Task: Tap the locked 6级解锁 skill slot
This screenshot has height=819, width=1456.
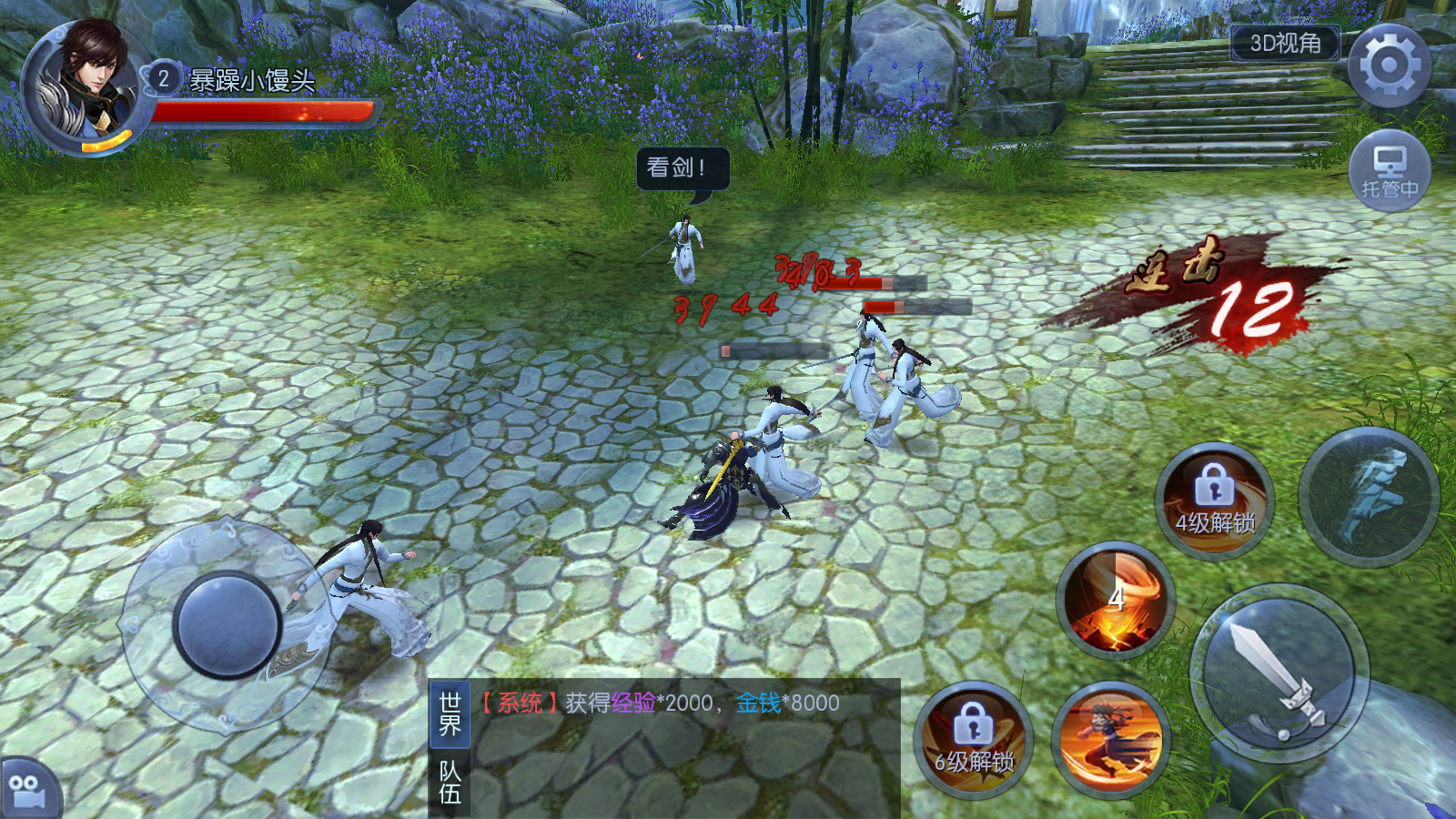Action: [974, 741]
